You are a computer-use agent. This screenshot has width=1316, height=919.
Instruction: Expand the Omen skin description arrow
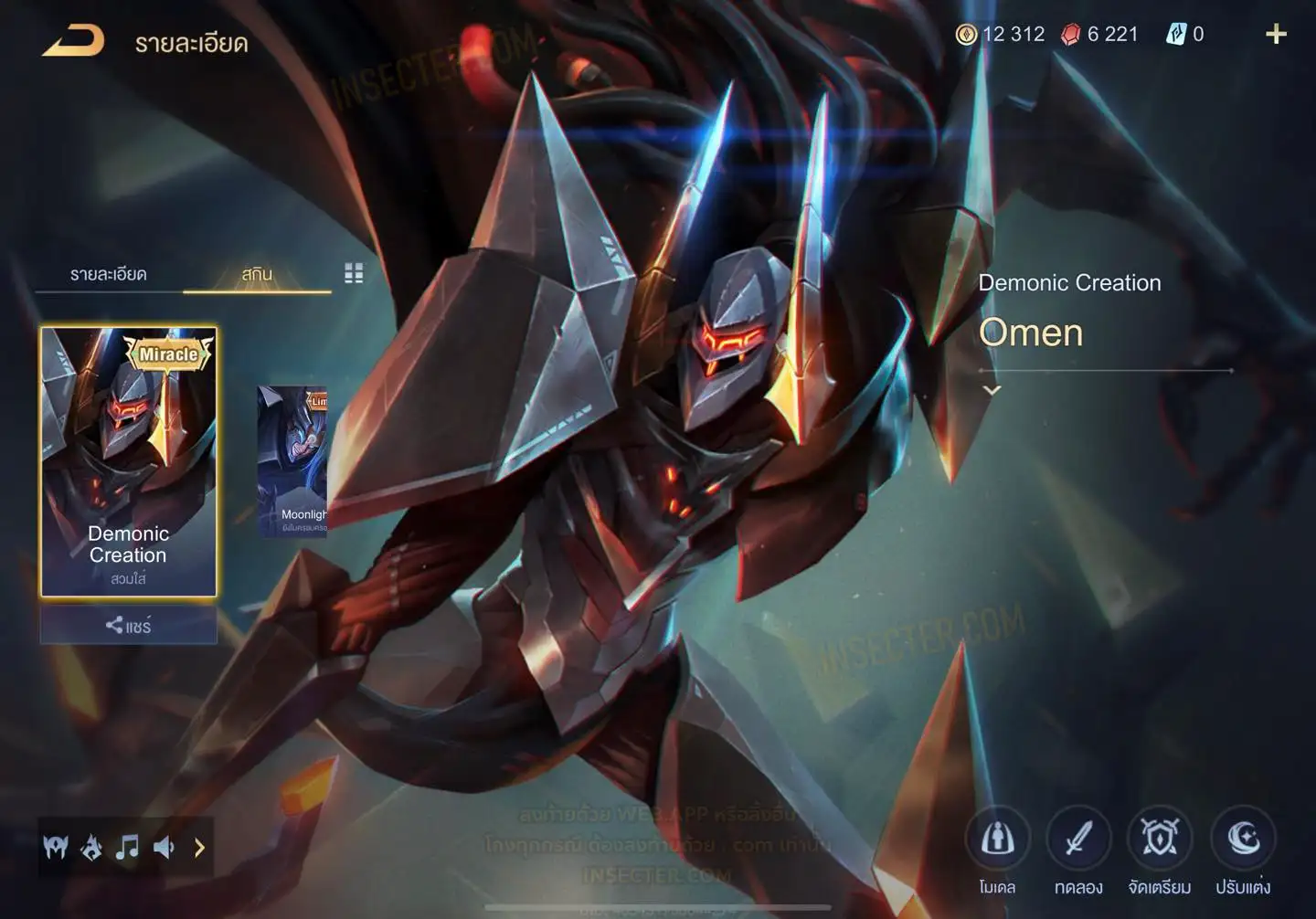coord(992,390)
